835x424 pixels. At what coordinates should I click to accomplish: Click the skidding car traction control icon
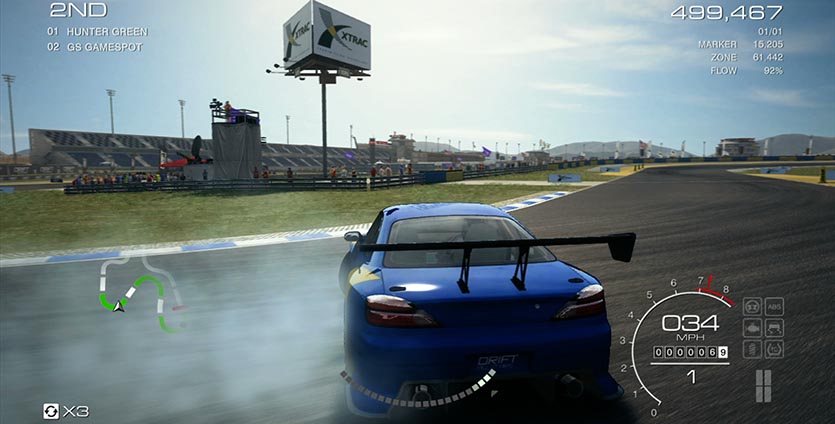pyautogui.click(x=774, y=328)
